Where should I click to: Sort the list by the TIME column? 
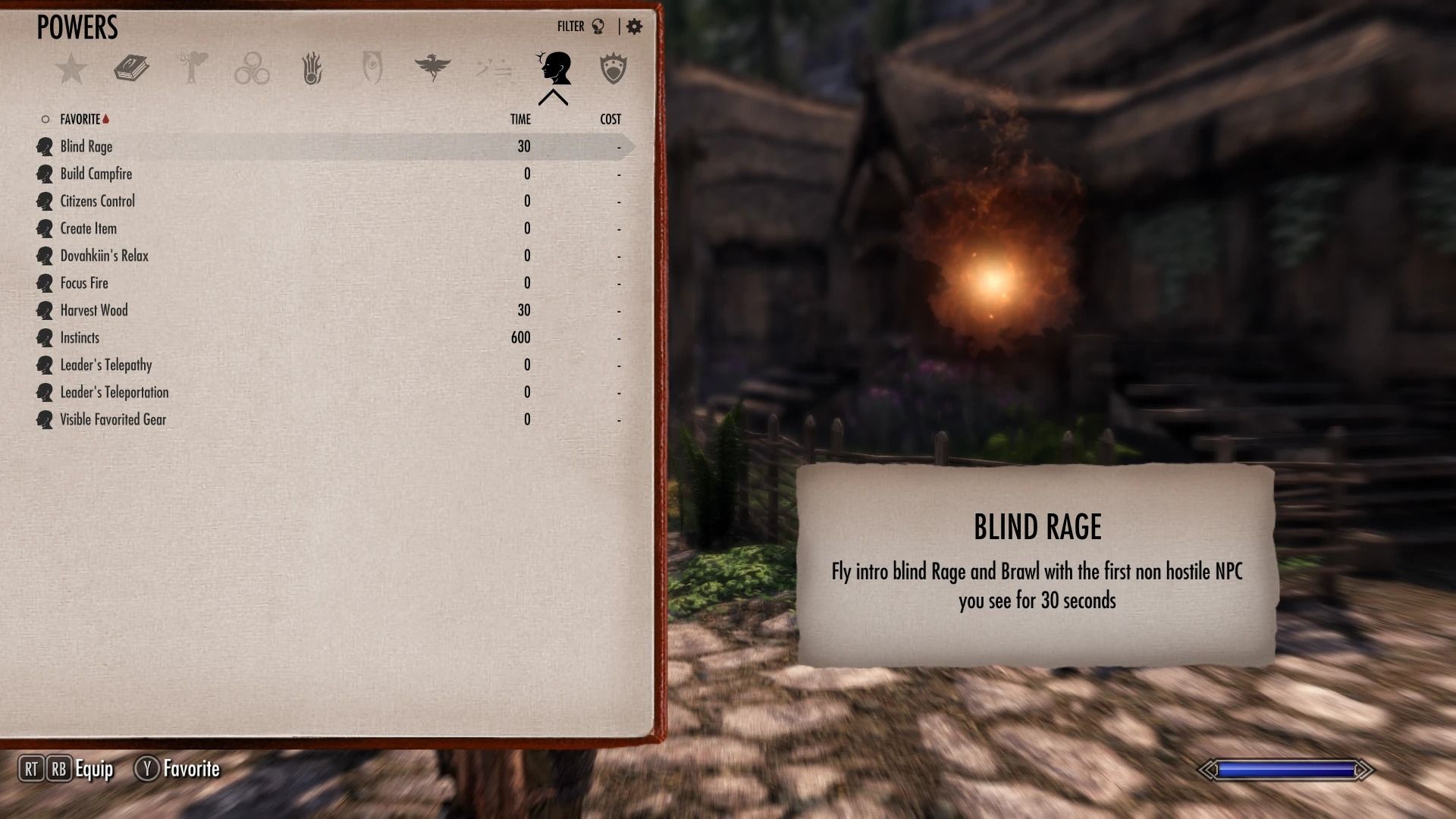[x=519, y=119]
